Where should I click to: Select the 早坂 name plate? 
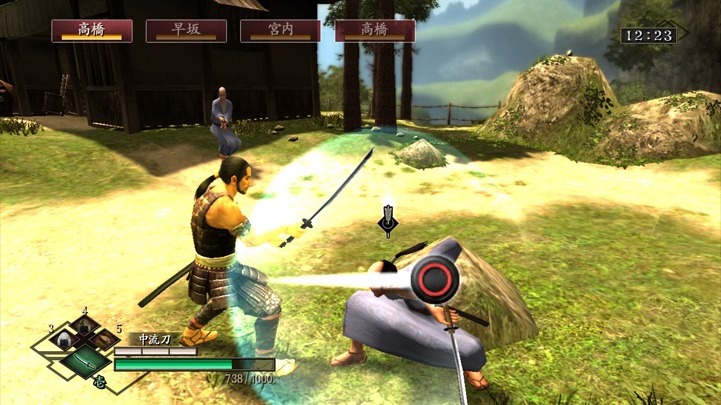click(x=186, y=30)
